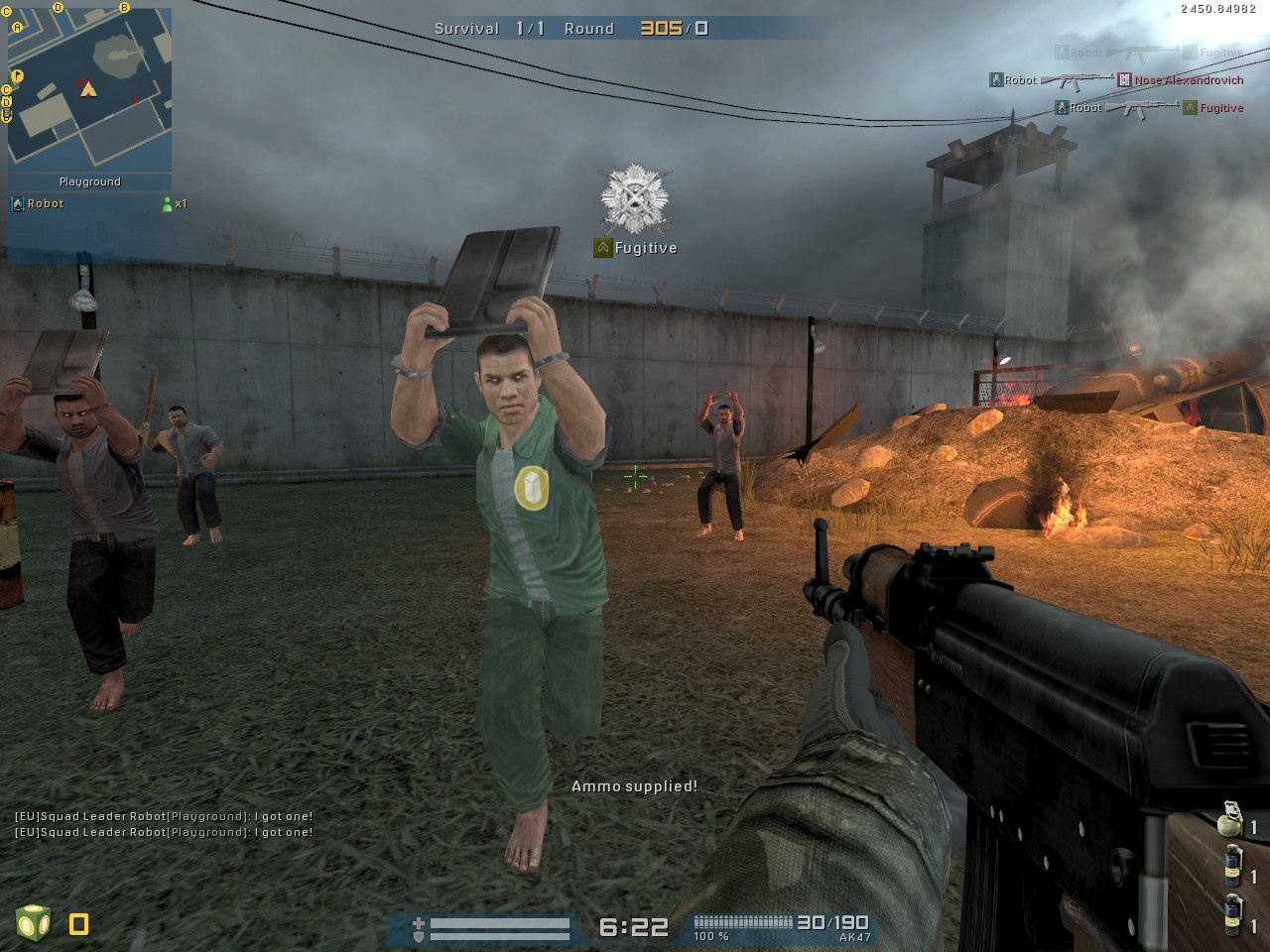The height and width of the screenshot is (952, 1270).
Task: Click the Ammo supplied notification
Action: coord(635,786)
